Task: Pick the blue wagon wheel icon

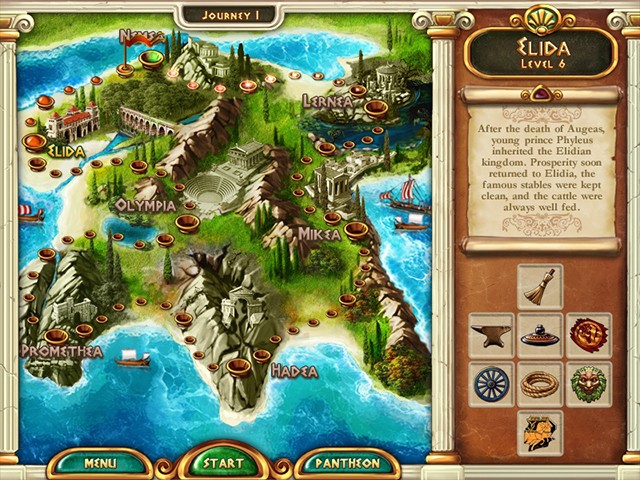Action: (491, 384)
